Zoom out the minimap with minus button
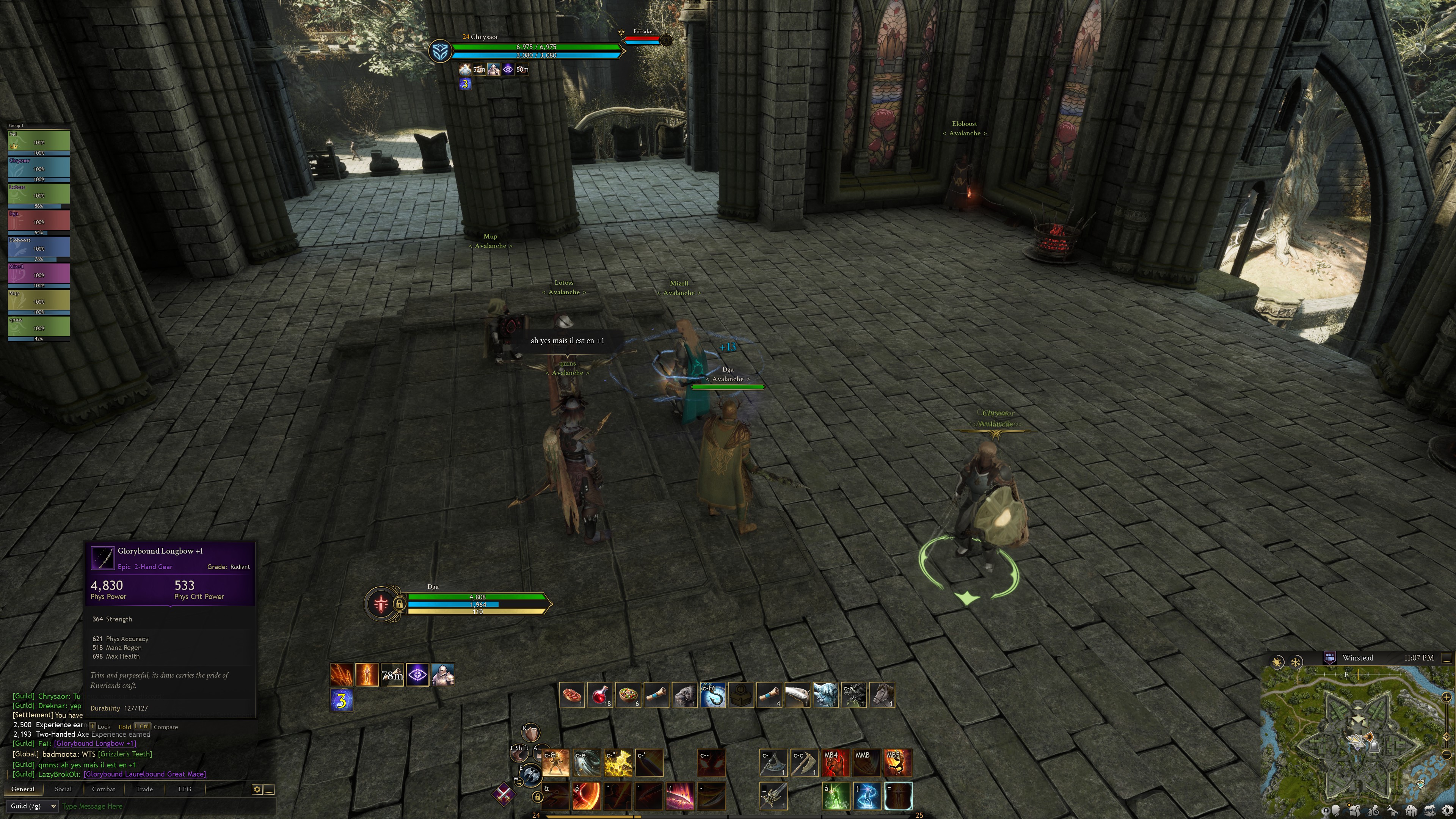 pos(1447,755)
